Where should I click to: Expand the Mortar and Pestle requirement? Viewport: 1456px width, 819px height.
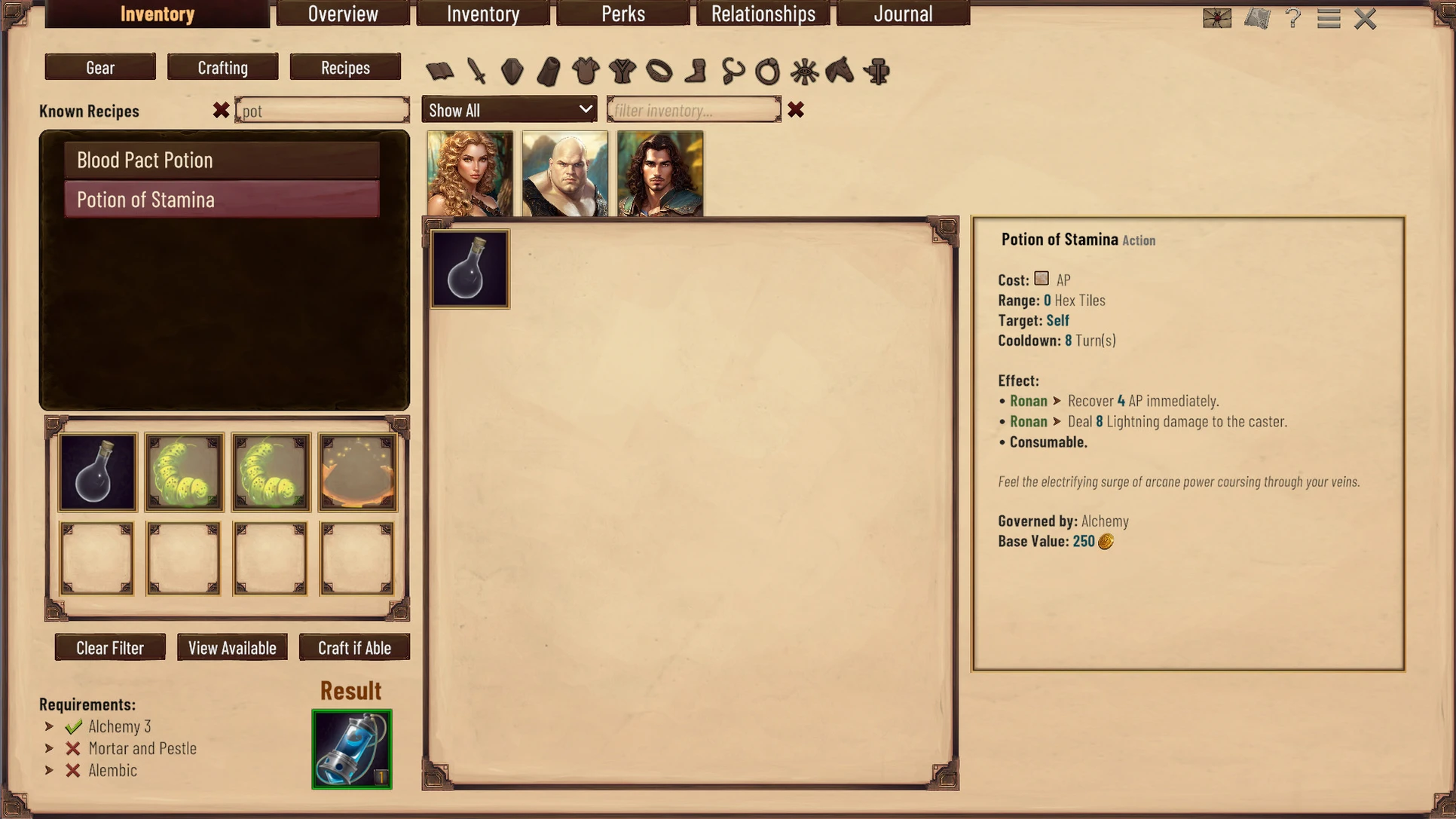[49, 748]
